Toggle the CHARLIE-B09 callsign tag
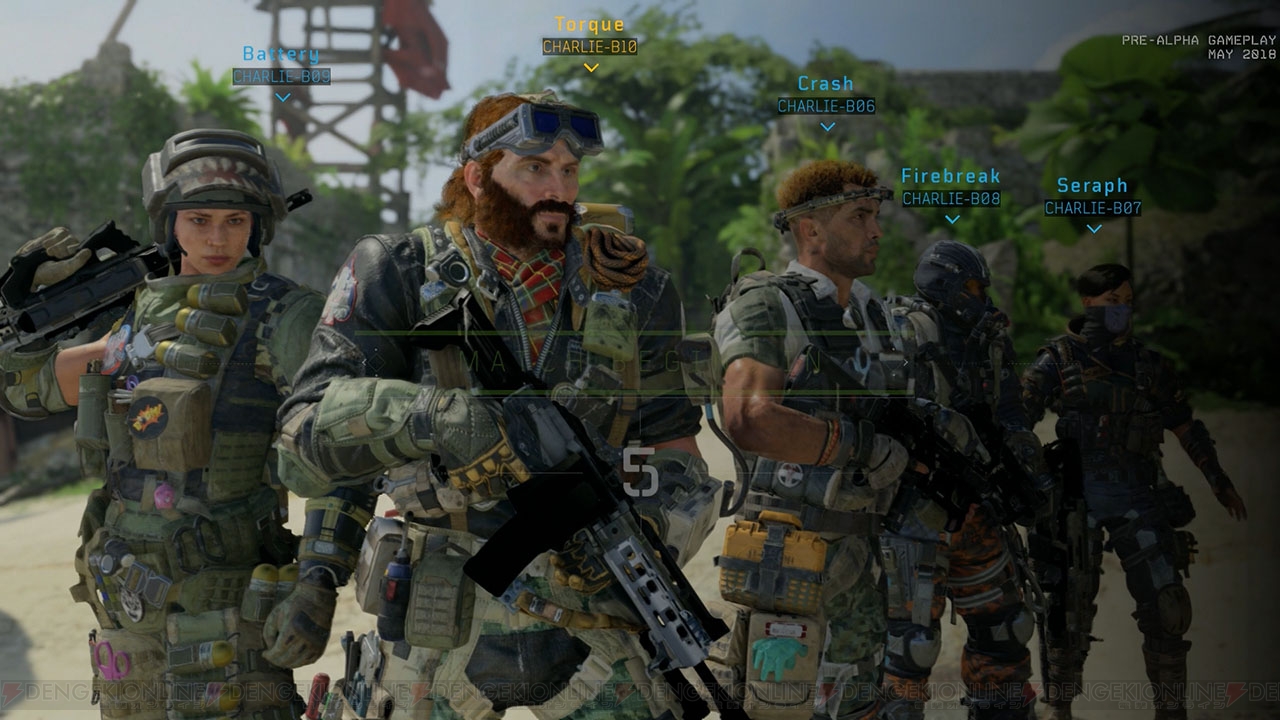The height and width of the screenshot is (720, 1280). point(283,74)
